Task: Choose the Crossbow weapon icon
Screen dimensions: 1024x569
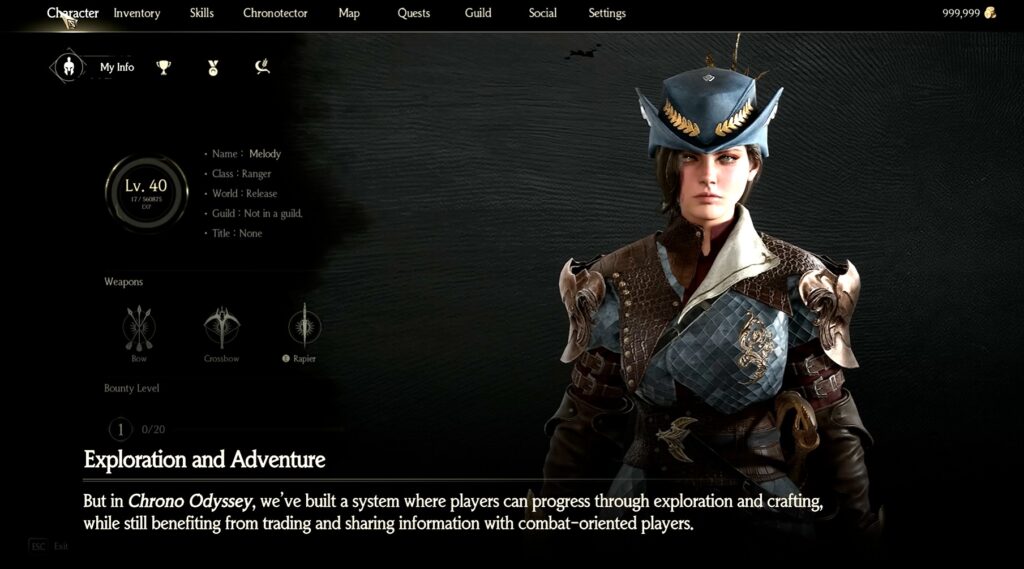Action: pos(221,327)
